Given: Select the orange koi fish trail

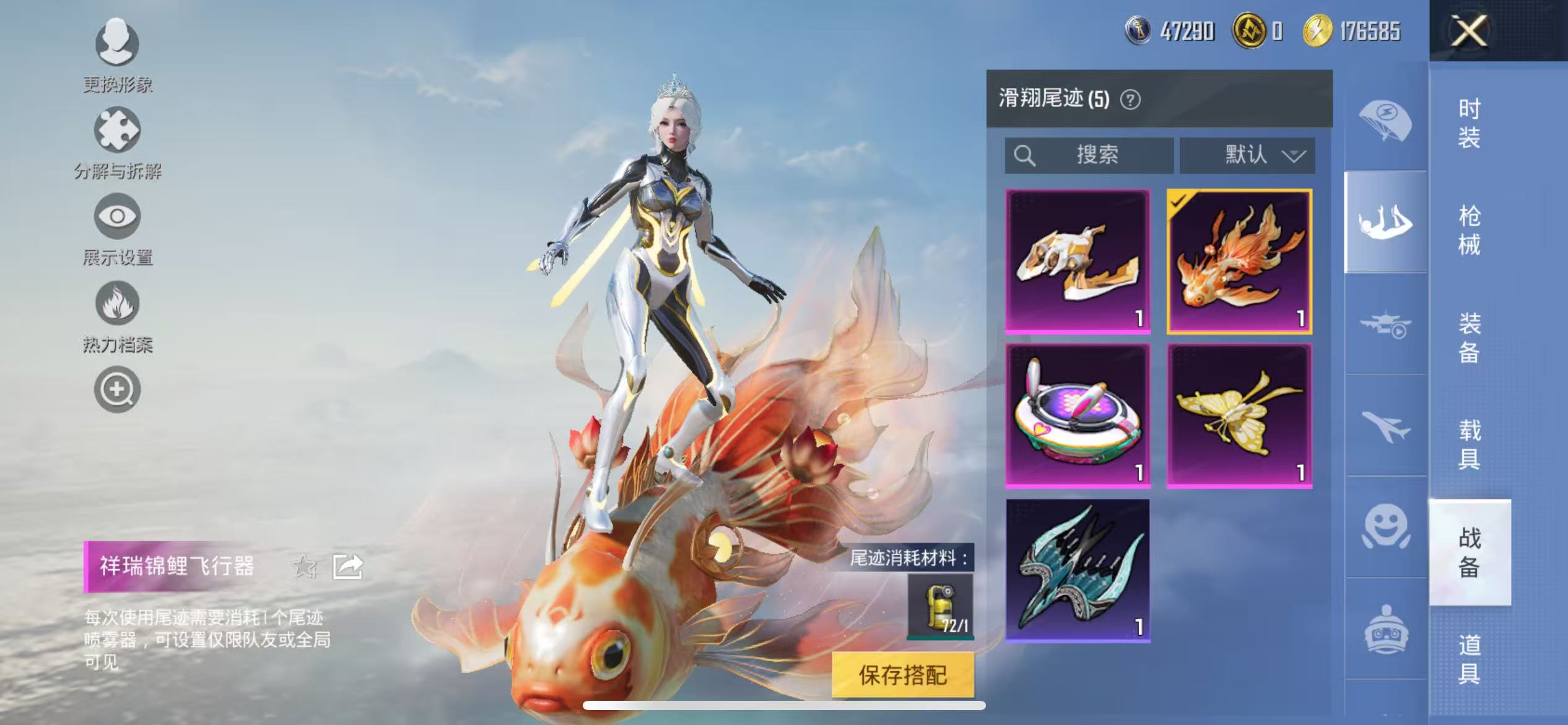Looking at the screenshot, I should pyautogui.click(x=1239, y=261).
